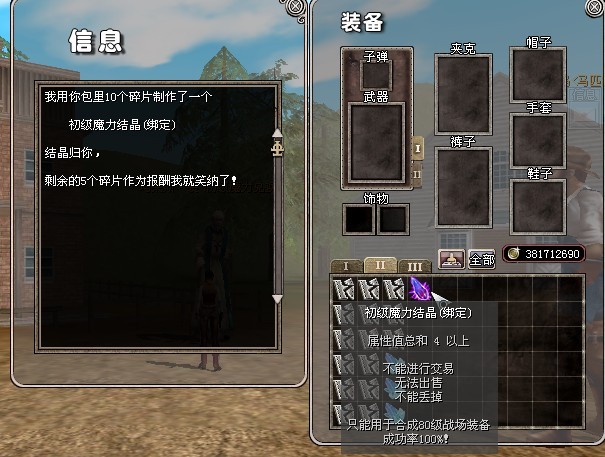This screenshot has width=605, height=457.
Task: Select the 帽子 hat slot
Action: pyautogui.click(x=545, y=74)
